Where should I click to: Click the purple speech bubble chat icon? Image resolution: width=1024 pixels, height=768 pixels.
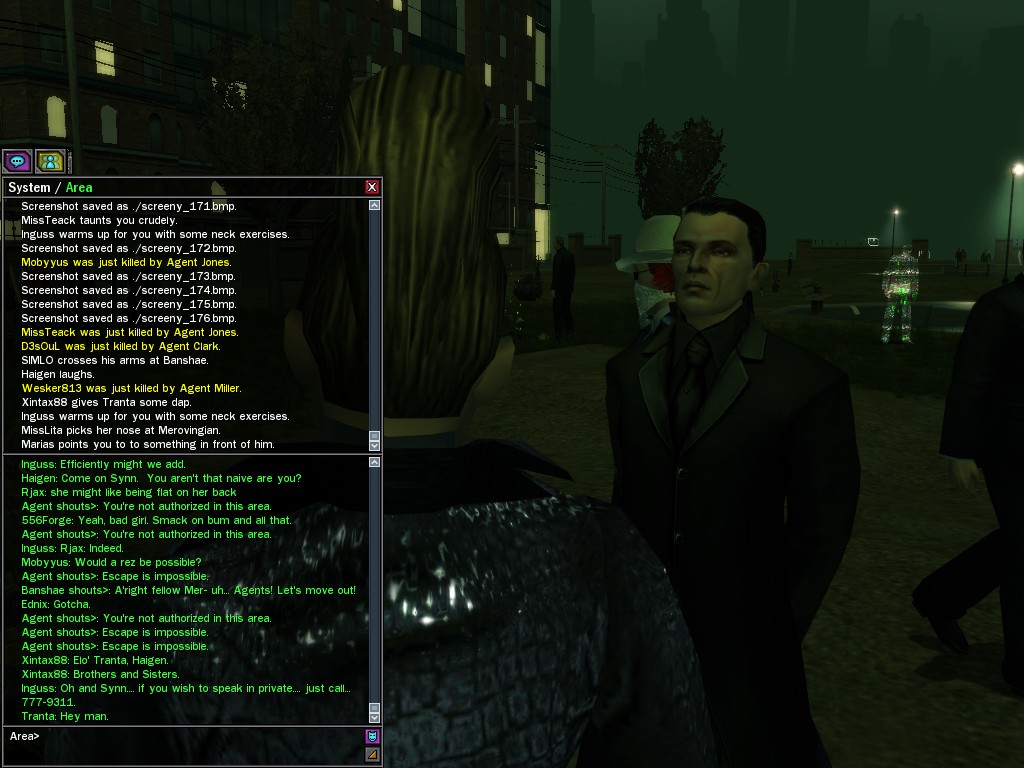tap(17, 161)
